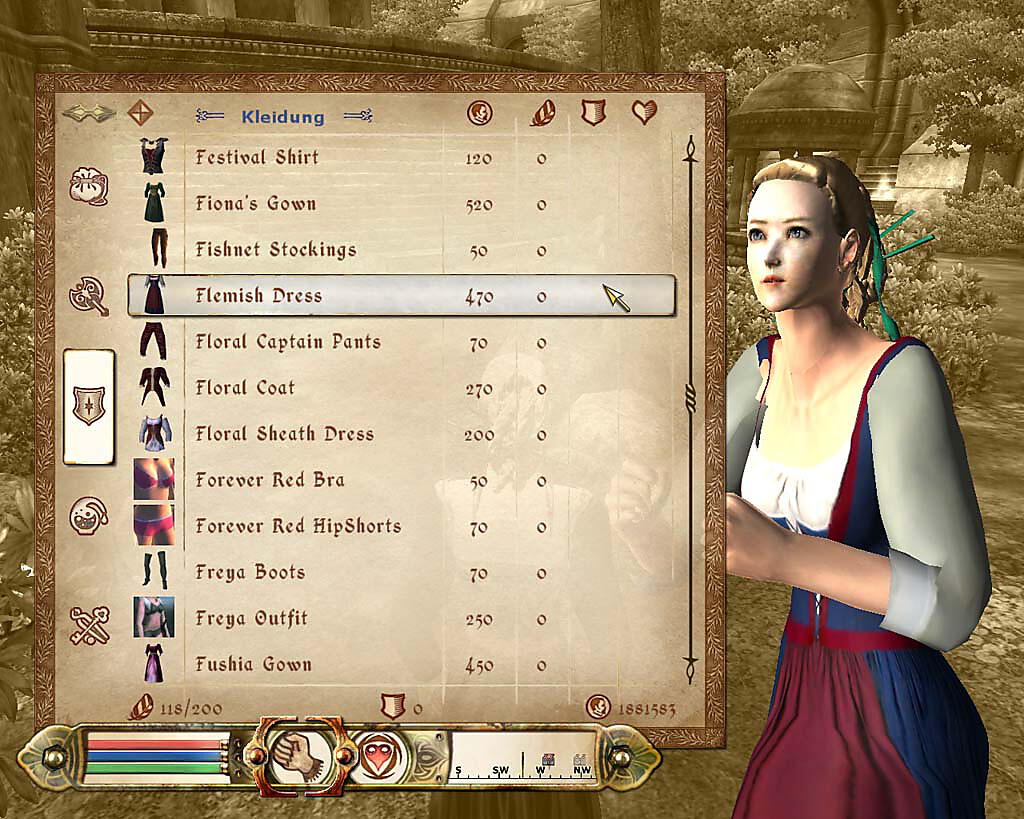Sort the list by feather weight icon
1024x819 pixels.
tap(542, 112)
